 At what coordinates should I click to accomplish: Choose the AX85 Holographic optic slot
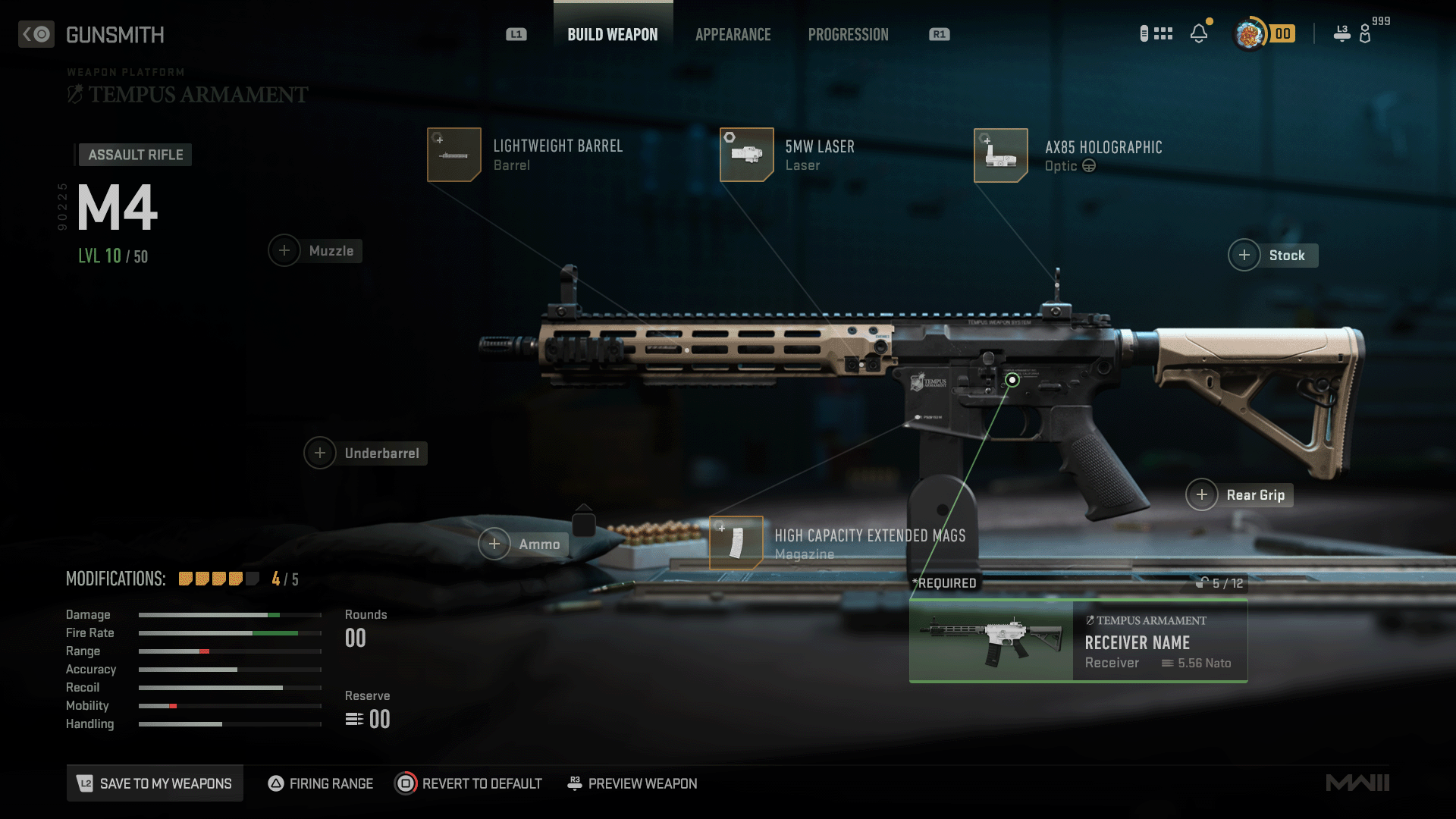pyautogui.click(x=1001, y=155)
